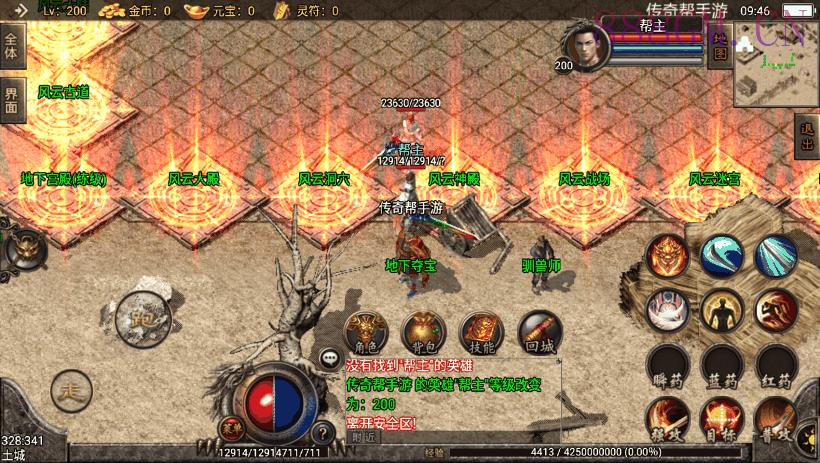Open the 角色 character panel
This screenshot has width=820, height=463.
[365, 331]
